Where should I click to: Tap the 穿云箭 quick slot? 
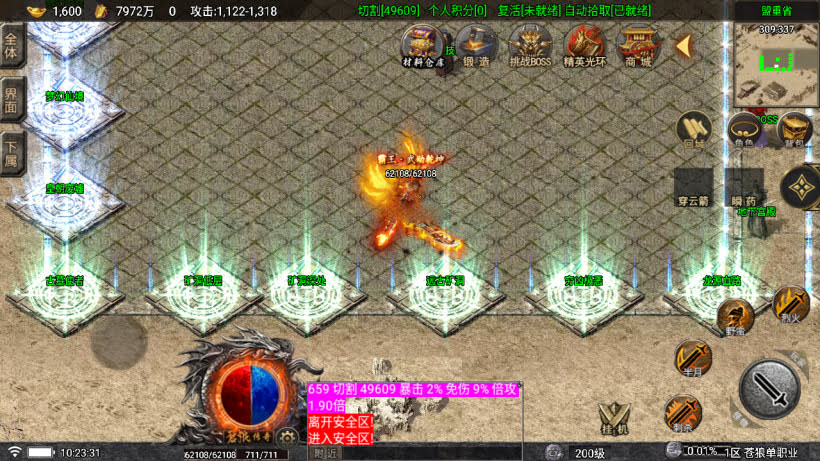click(693, 186)
